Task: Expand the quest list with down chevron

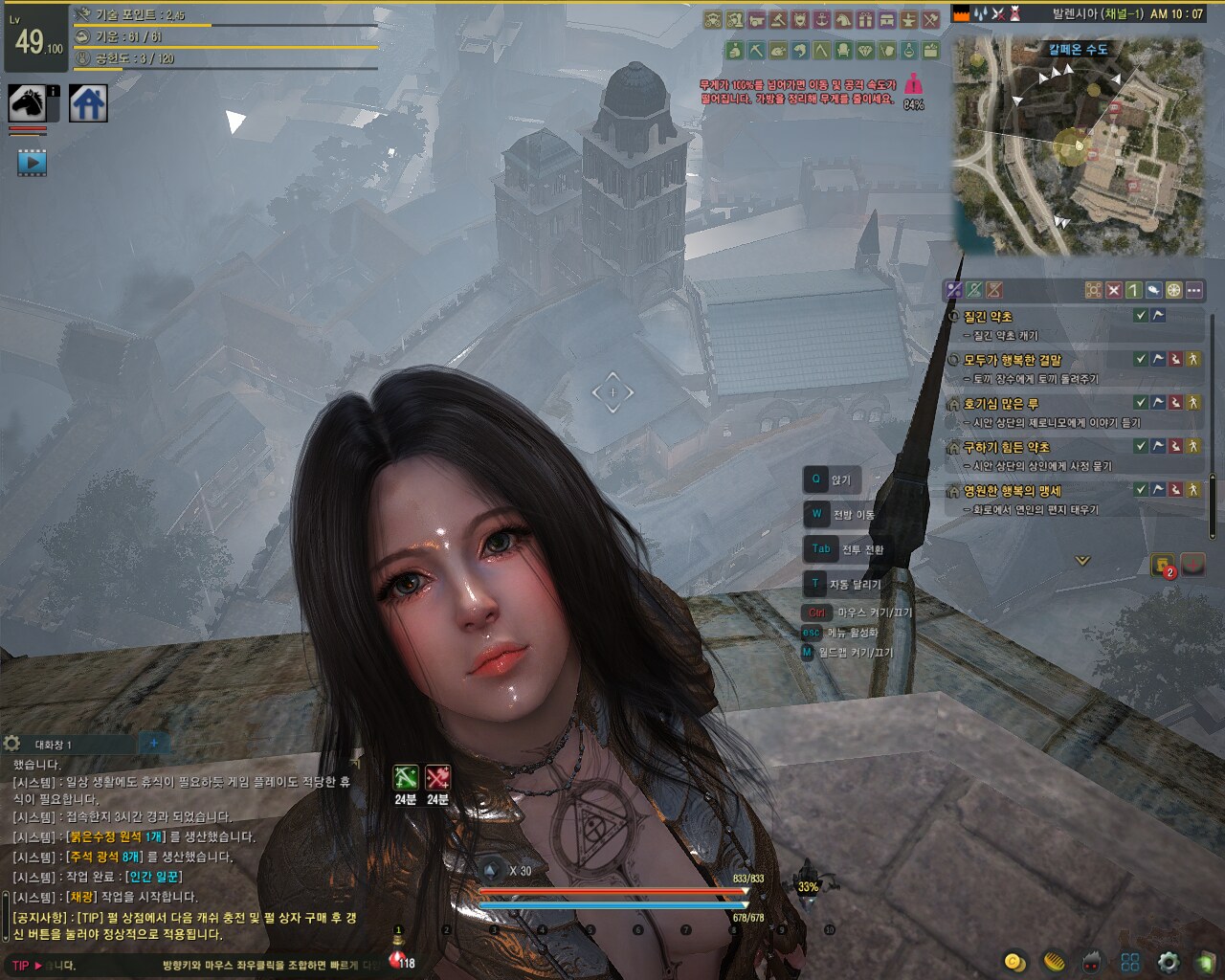Action: (1082, 561)
